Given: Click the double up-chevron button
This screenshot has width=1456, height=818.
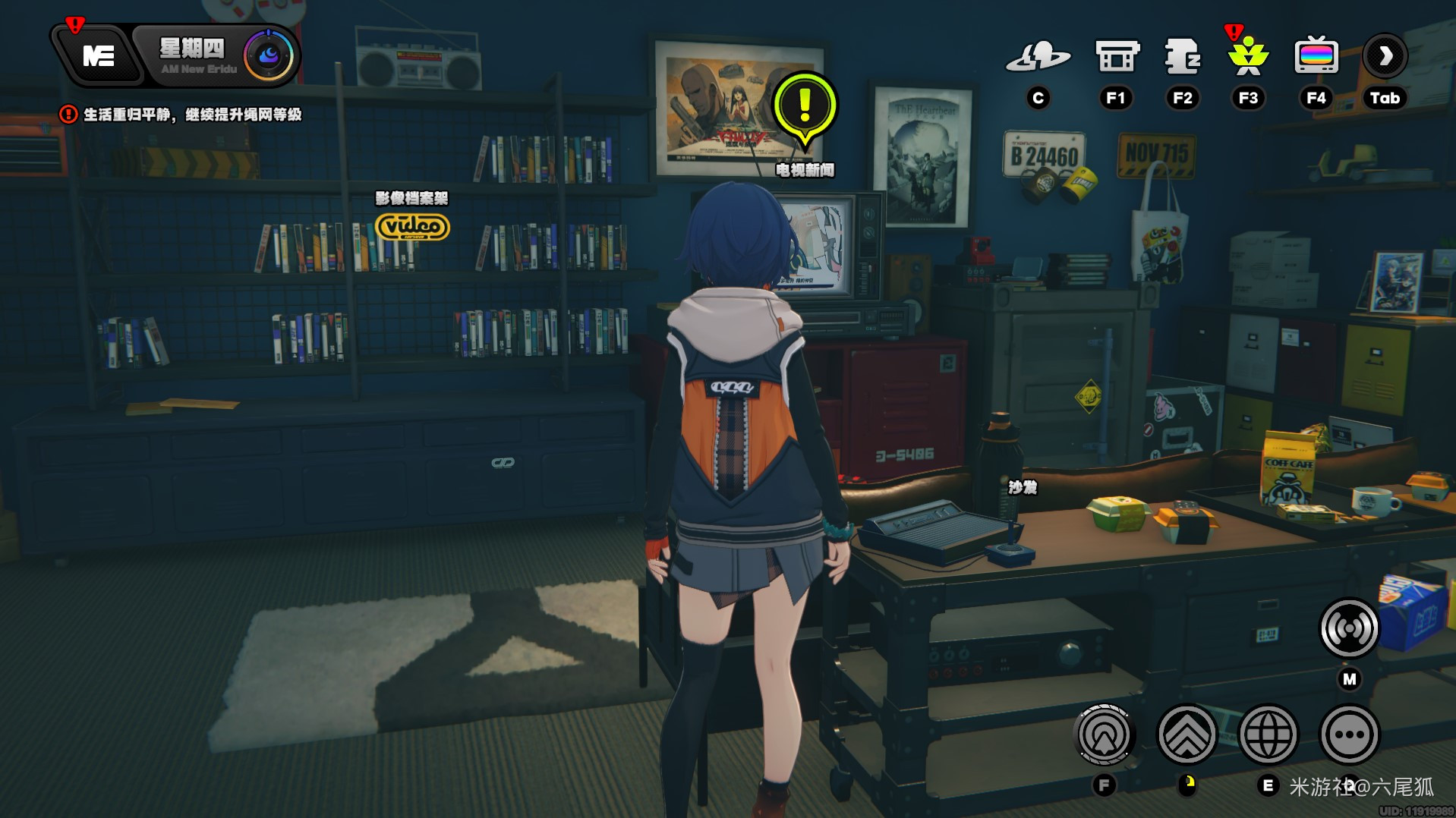Looking at the screenshot, I should point(1187,735).
